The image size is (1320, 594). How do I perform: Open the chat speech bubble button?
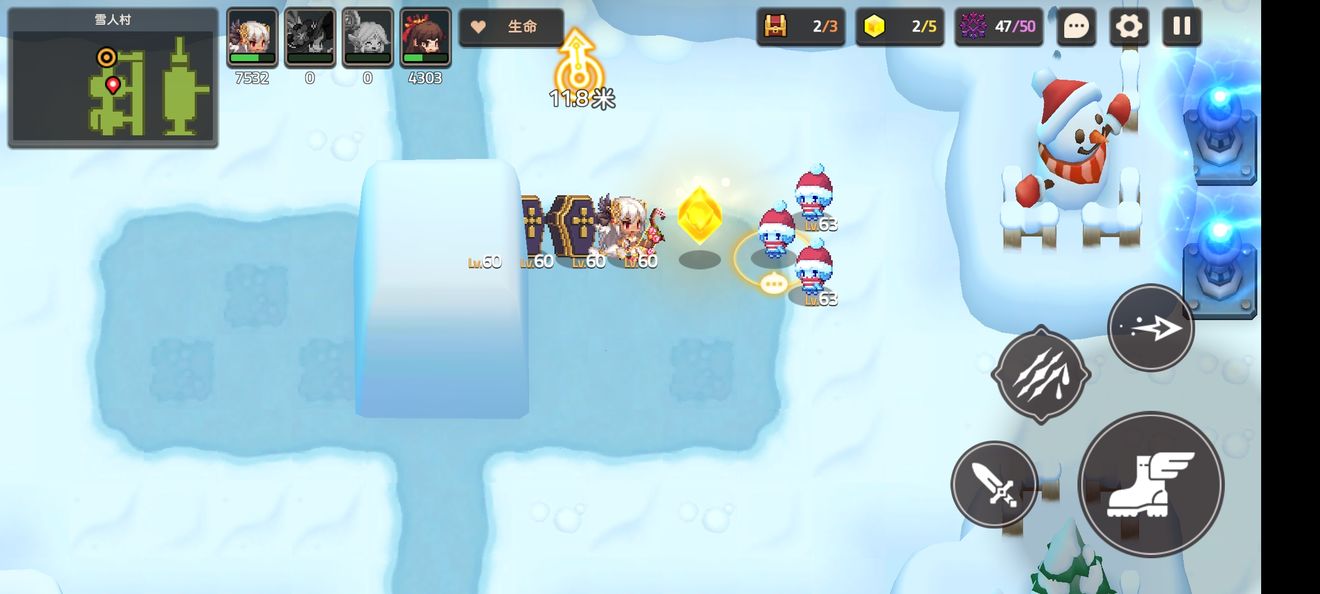1076,27
